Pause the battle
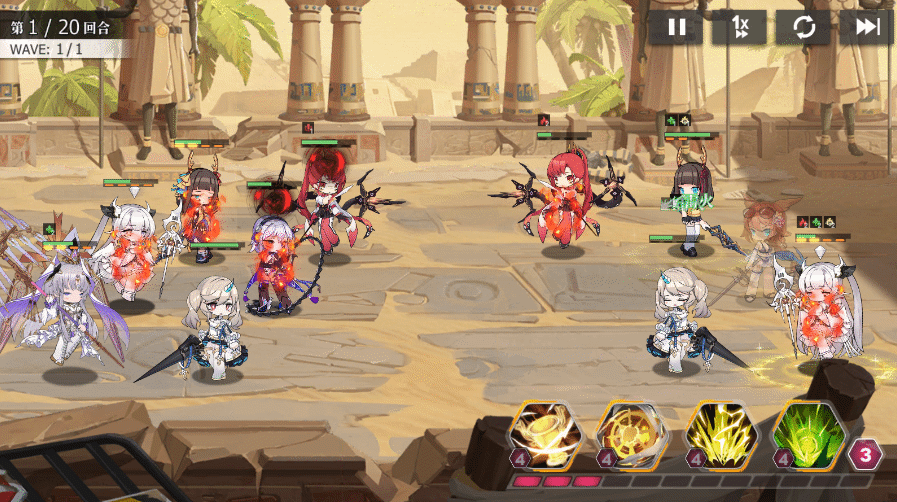Screen dimensions: 897x502 pos(677,27)
